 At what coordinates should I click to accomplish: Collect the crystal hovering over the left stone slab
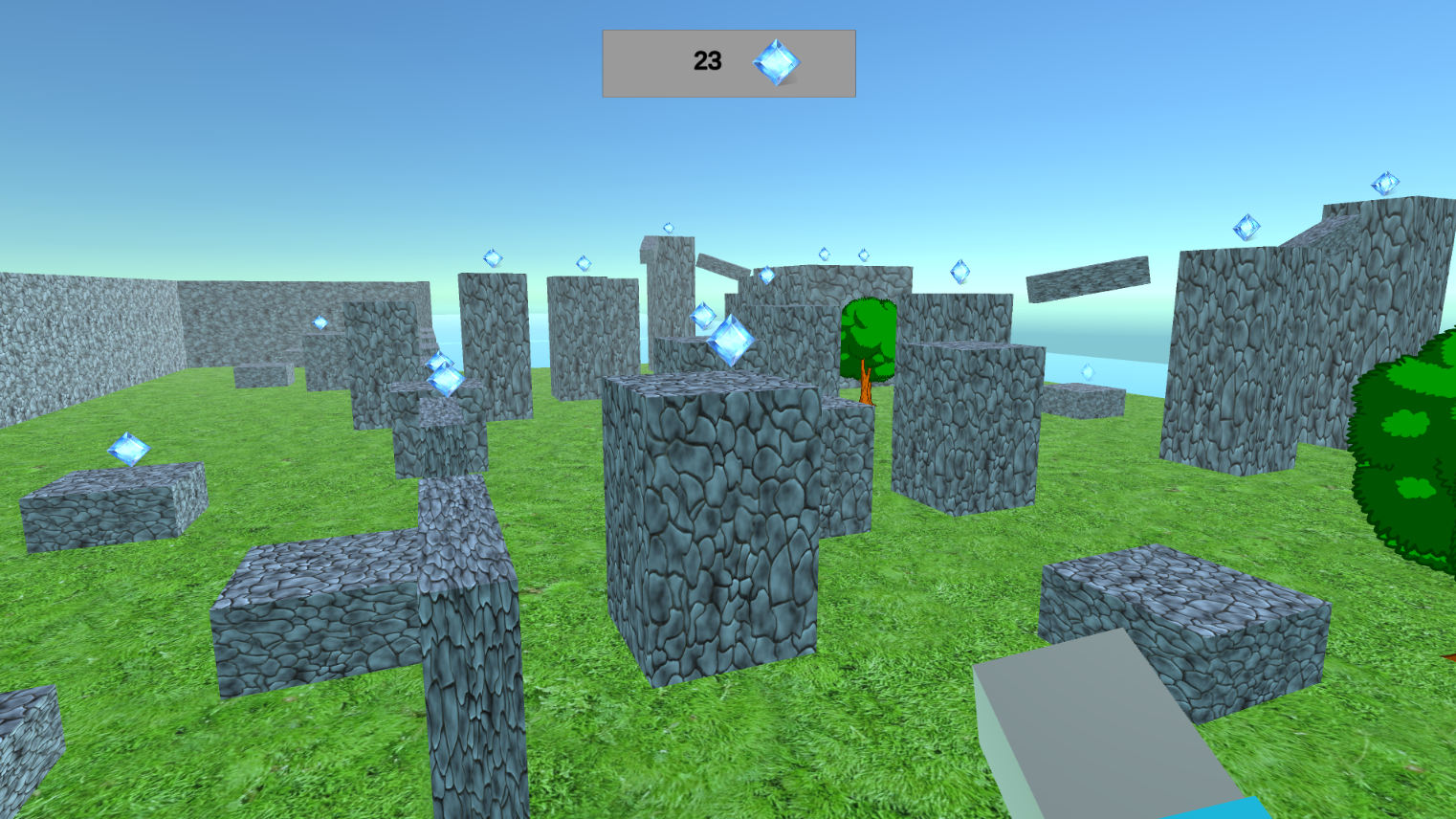point(129,450)
